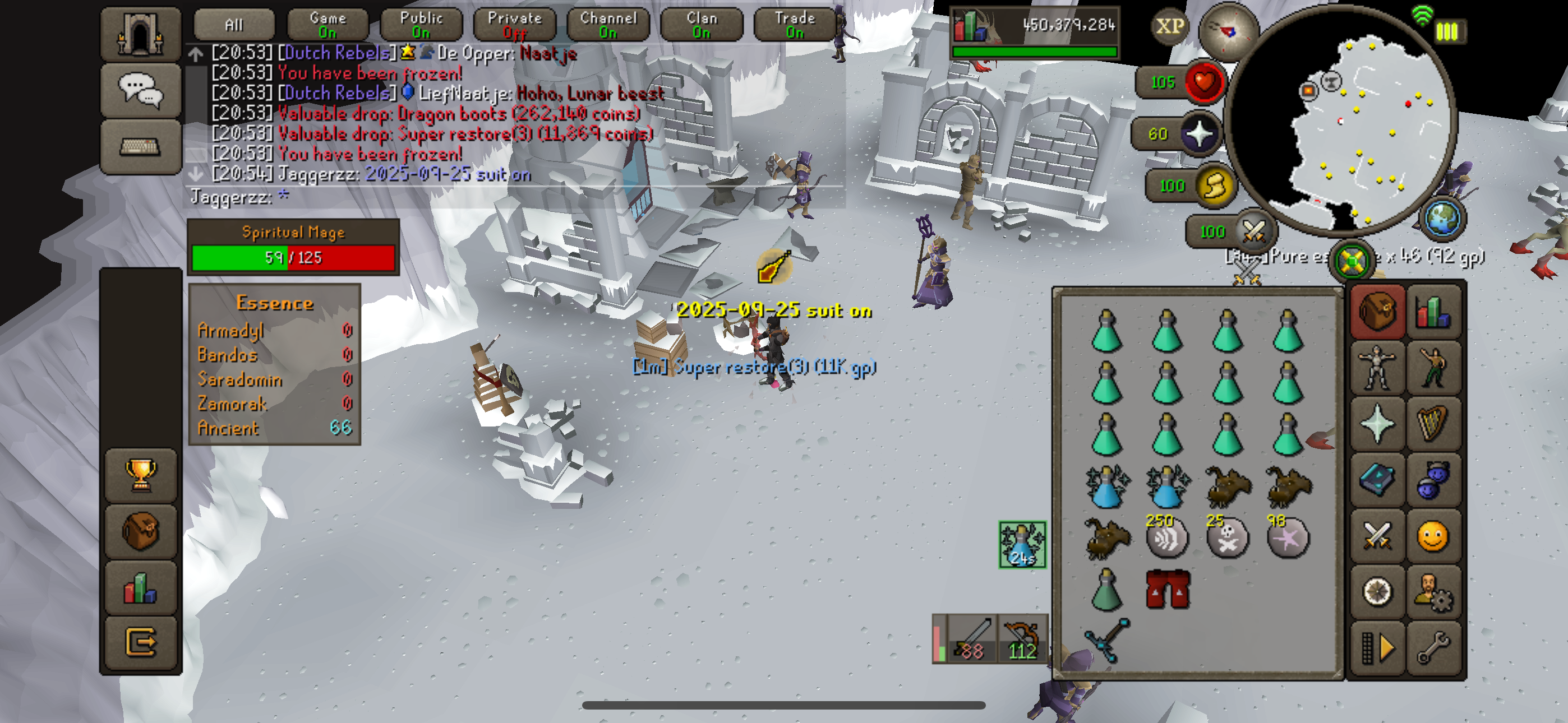Select the Clan chat tab

pyautogui.click(x=701, y=25)
